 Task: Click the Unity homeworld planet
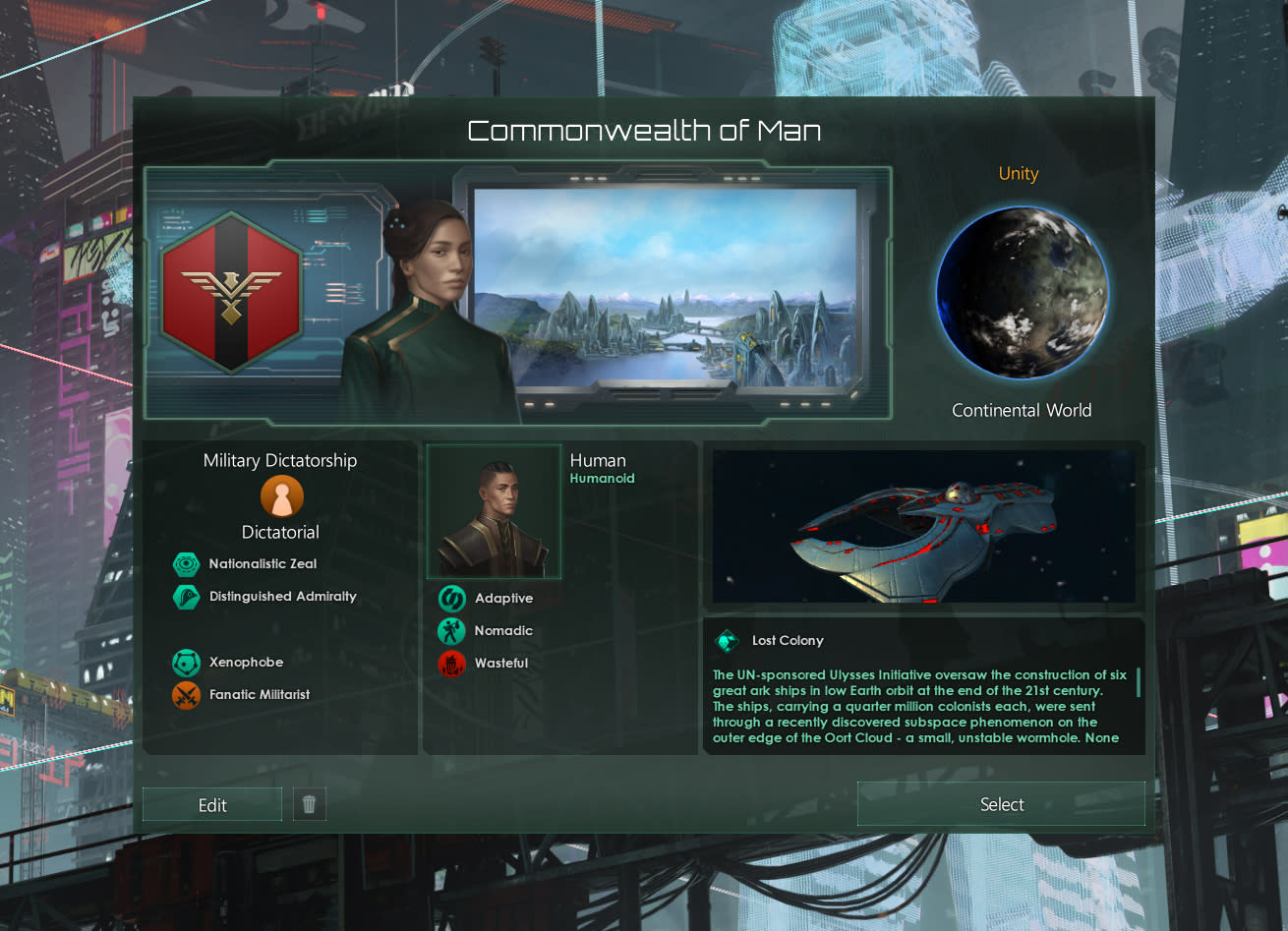1022,292
